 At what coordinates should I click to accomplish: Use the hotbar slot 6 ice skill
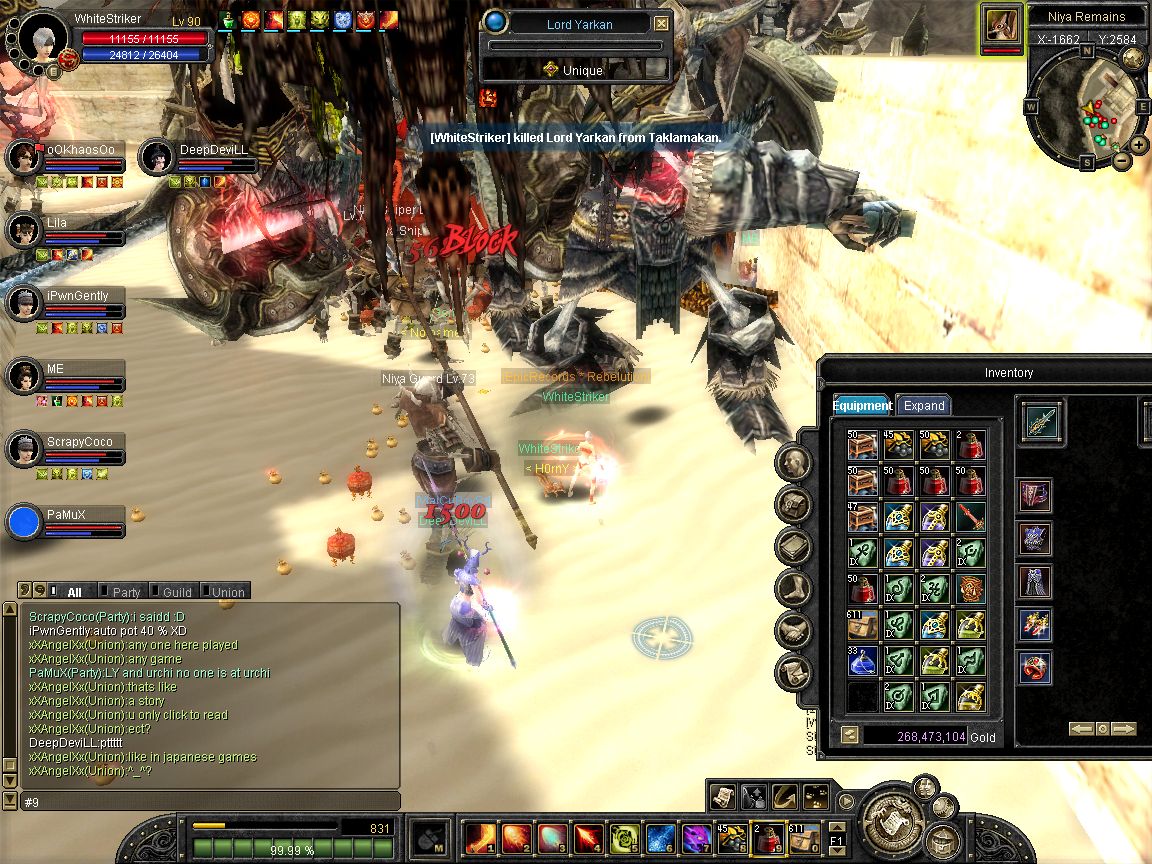coord(658,837)
